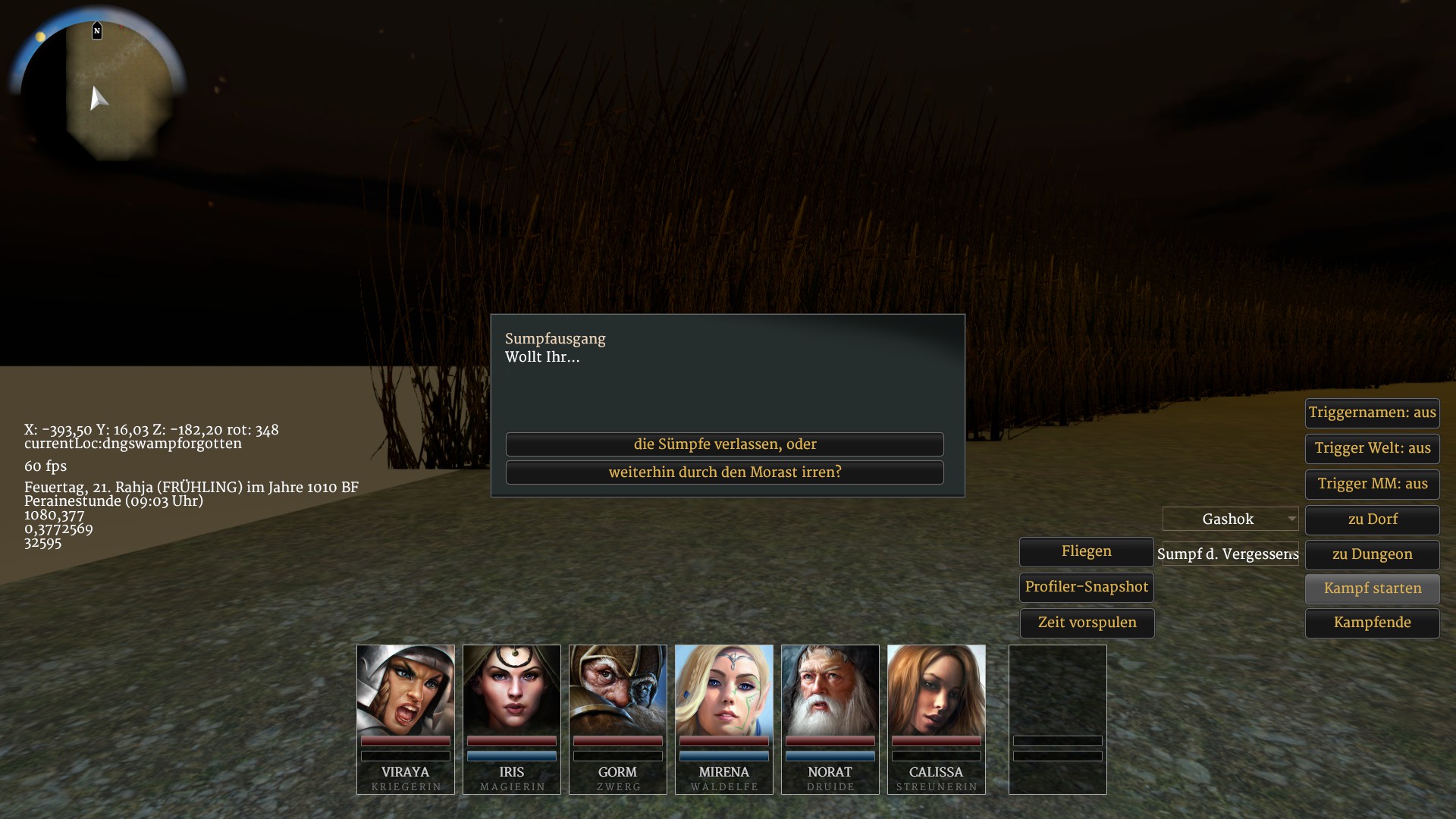Choose 'die Sümpfe verlassen, oder' option
The height and width of the screenshot is (819, 1456).
point(724,444)
